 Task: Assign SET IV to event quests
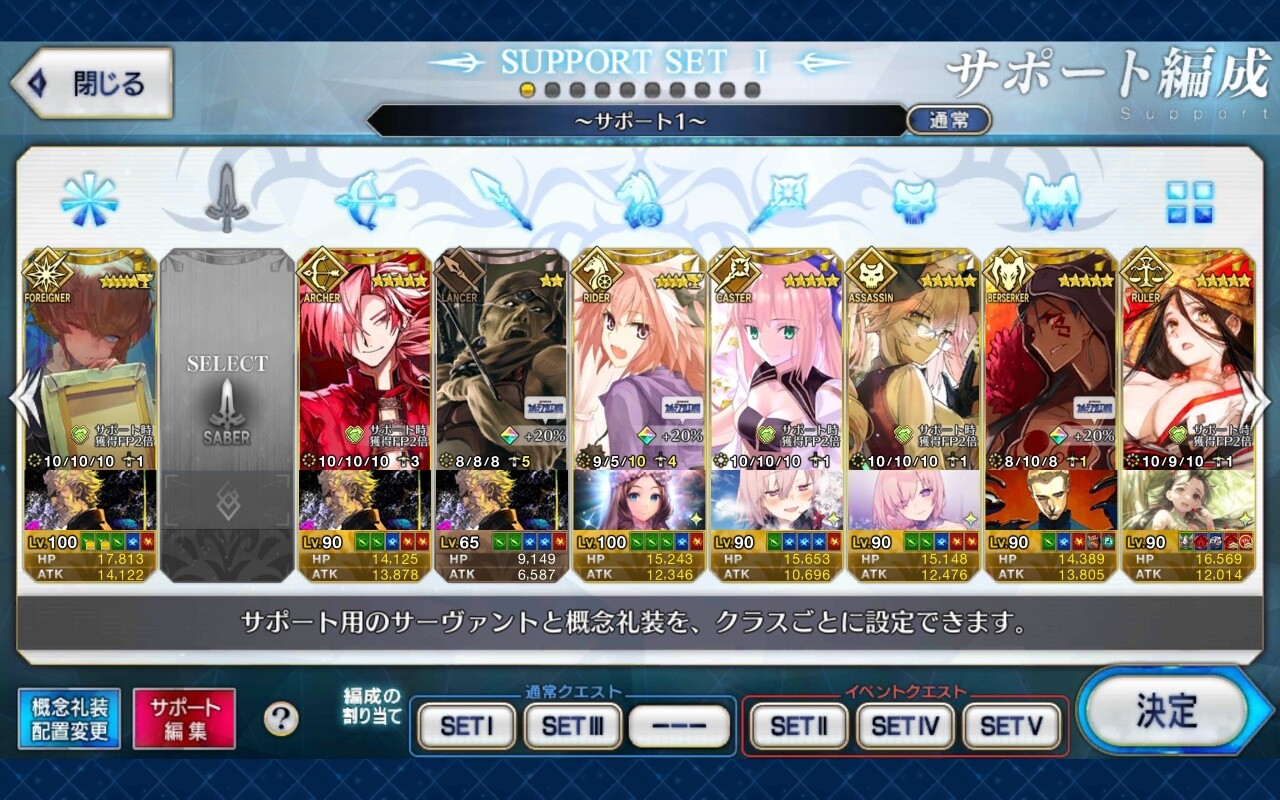pos(905,726)
